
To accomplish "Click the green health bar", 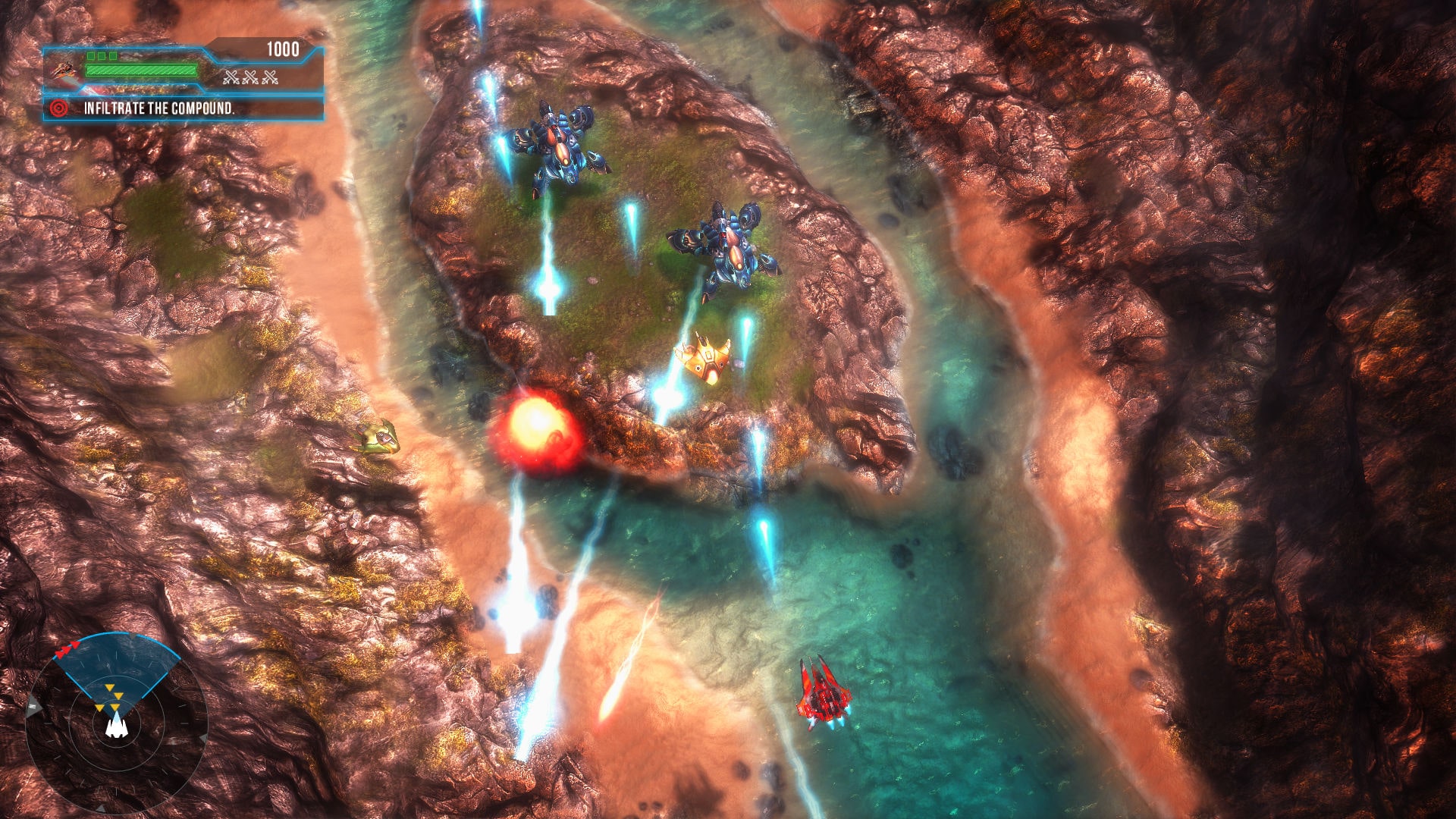I will [x=141, y=69].
